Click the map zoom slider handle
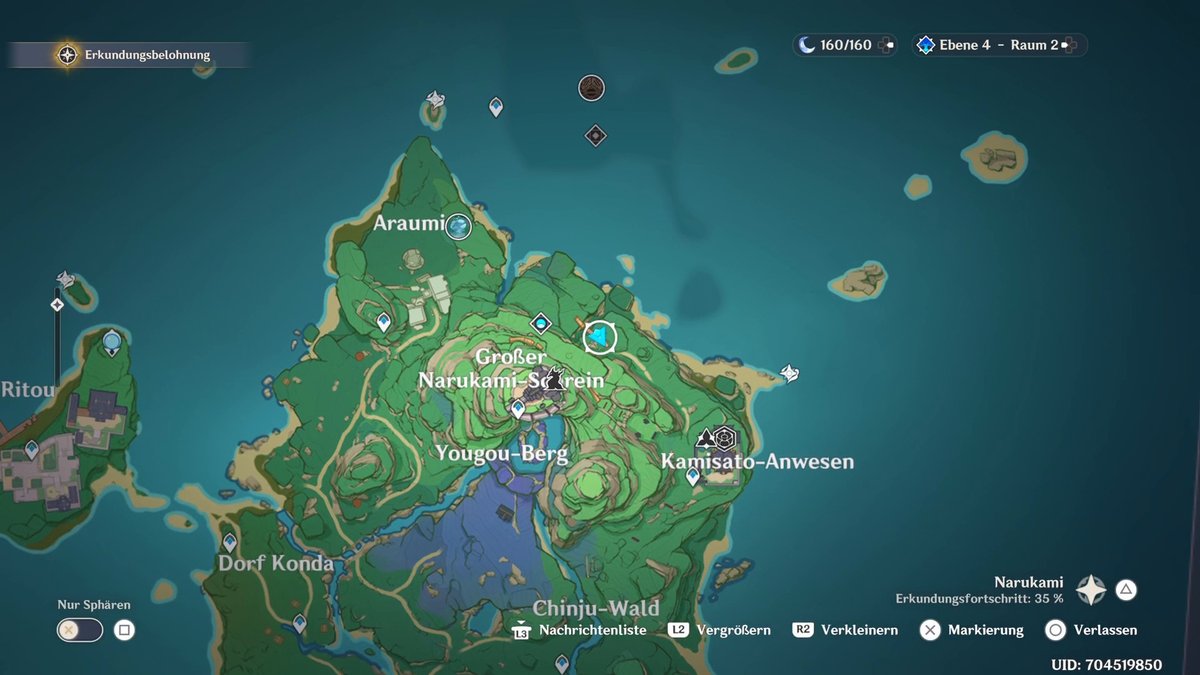Image resolution: width=1200 pixels, height=675 pixels. [57, 304]
